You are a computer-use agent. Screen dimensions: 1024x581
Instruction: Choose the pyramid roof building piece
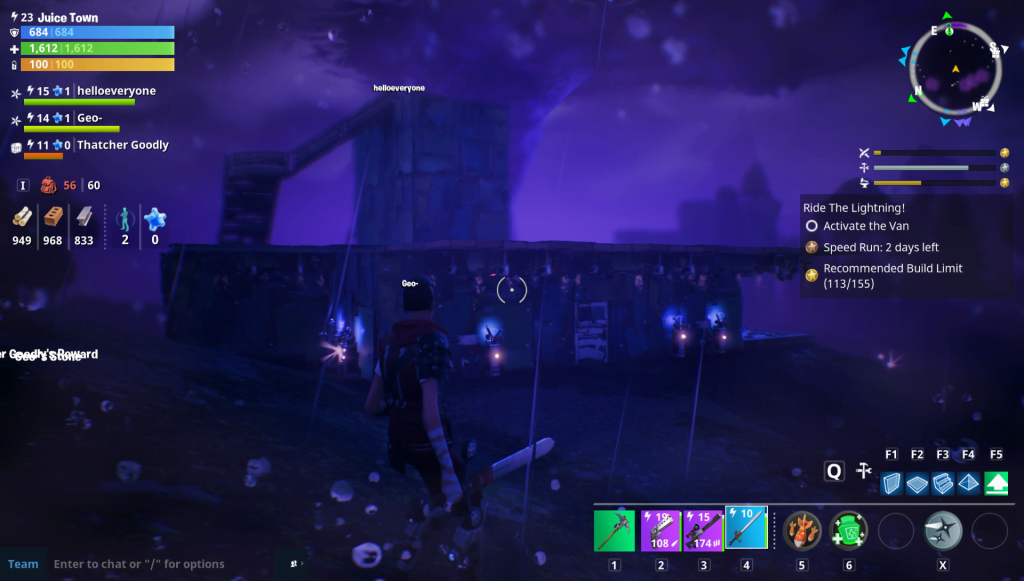969,484
